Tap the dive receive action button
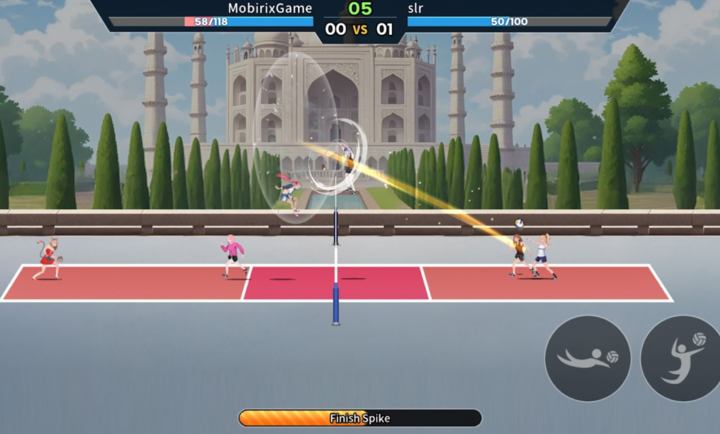This screenshot has width=720, height=434. click(587, 358)
